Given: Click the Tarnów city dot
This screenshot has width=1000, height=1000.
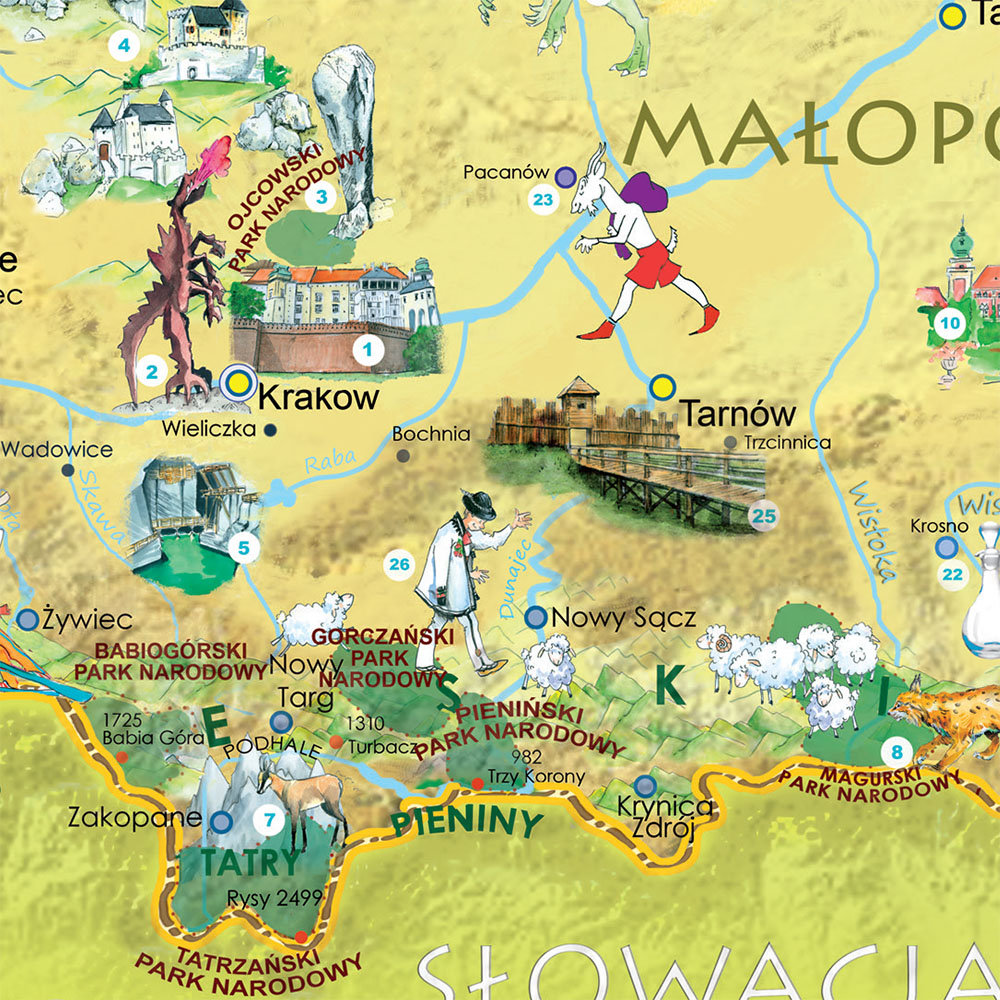Looking at the screenshot, I should [660, 386].
